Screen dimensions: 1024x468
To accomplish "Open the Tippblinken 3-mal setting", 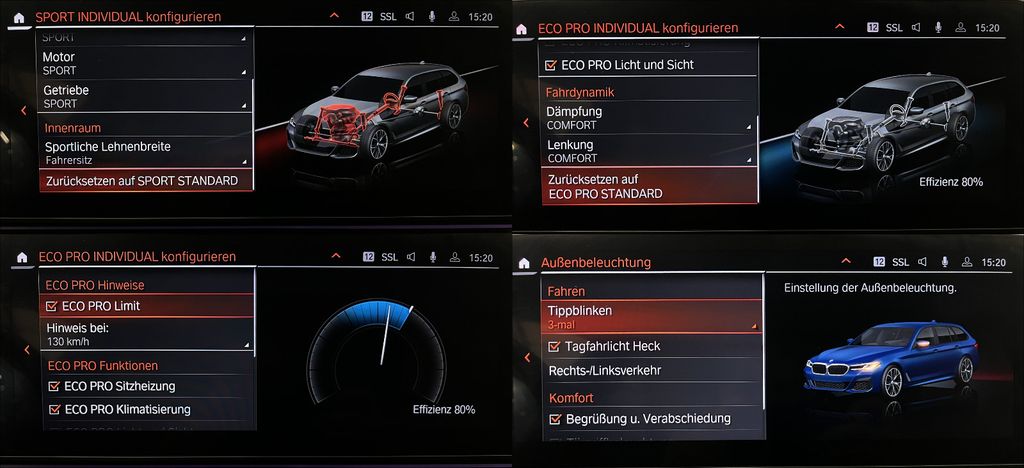I will (x=652, y=317).
